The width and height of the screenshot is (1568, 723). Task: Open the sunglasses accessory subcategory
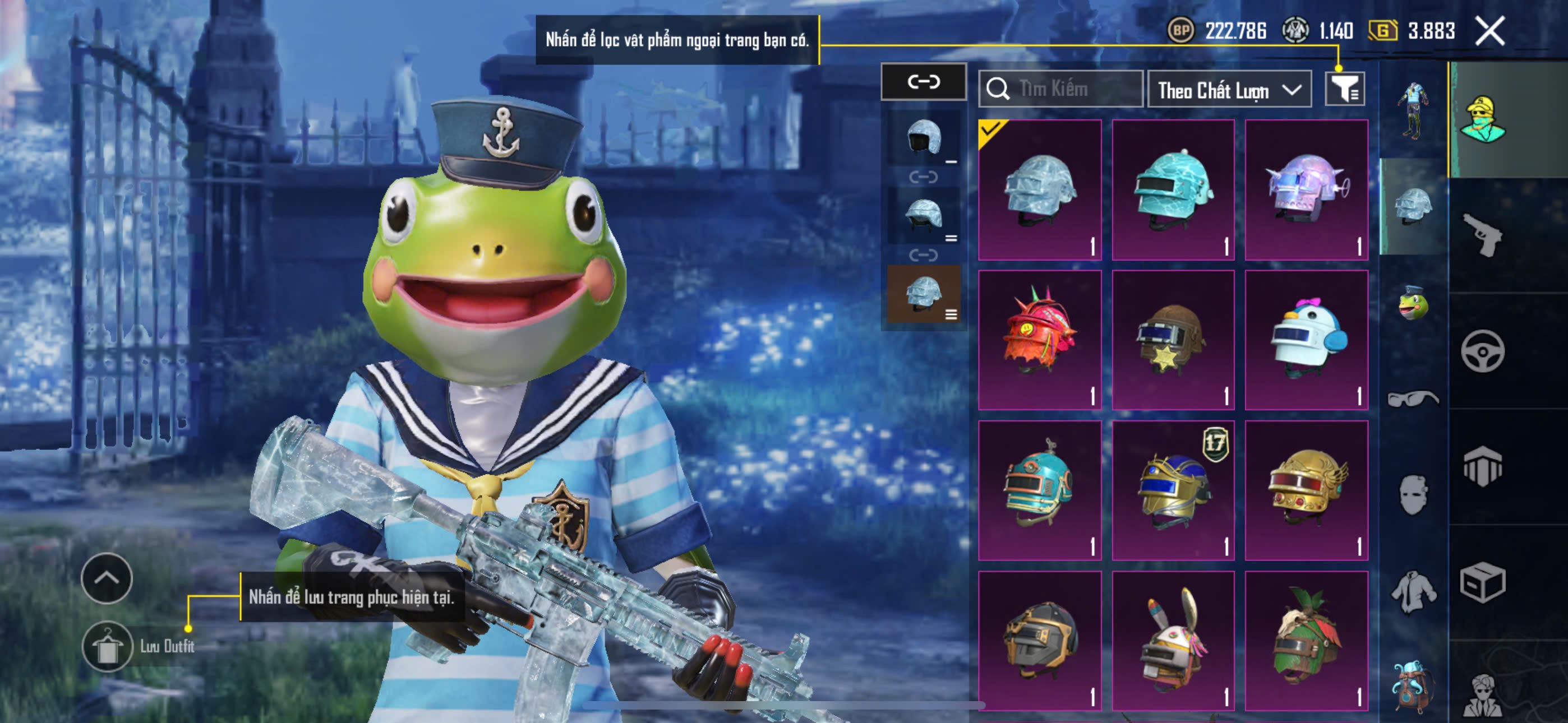[x=1413, y=398]
